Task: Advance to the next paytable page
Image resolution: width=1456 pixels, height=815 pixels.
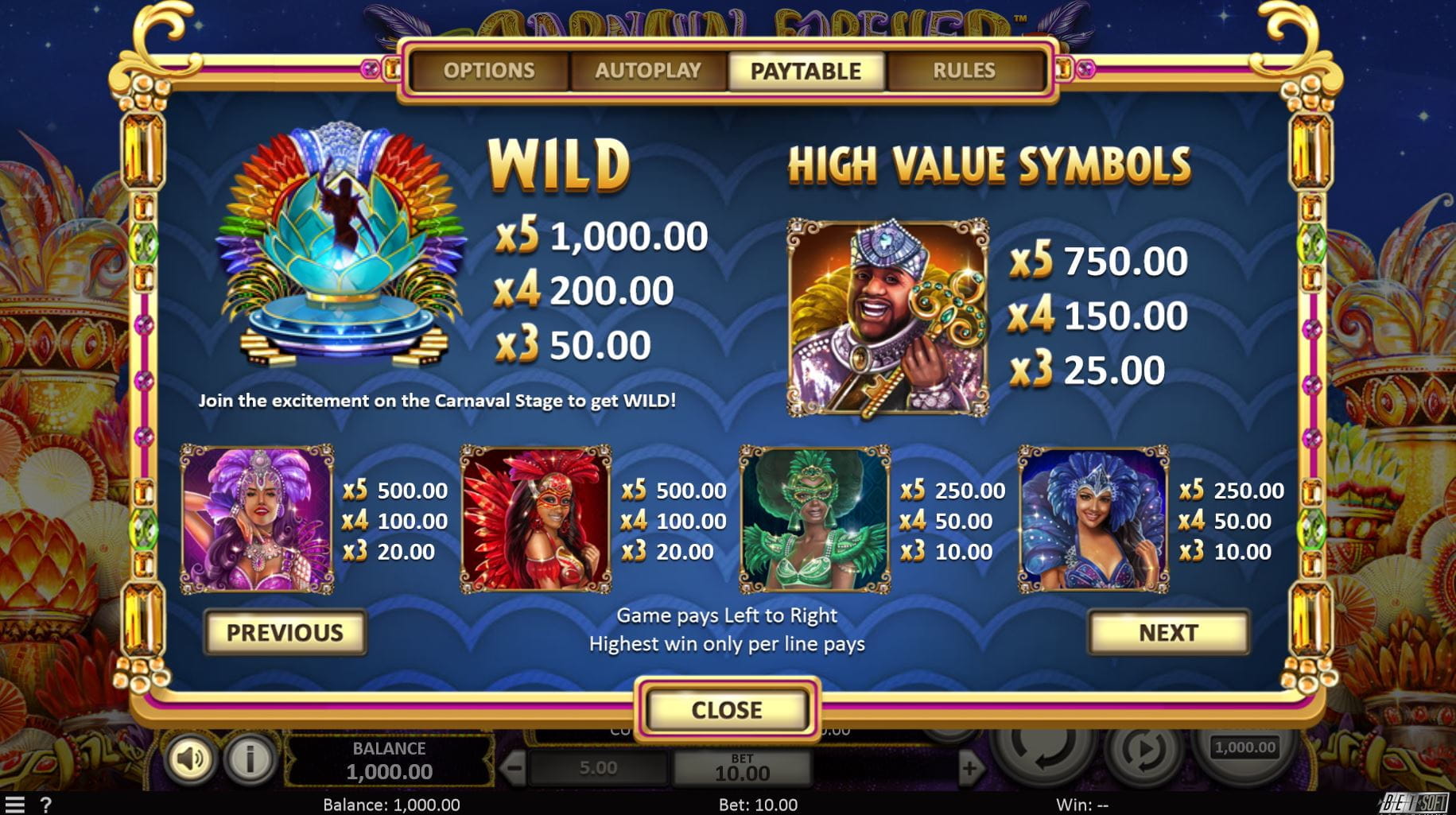Action: [x=1167, y=633]
